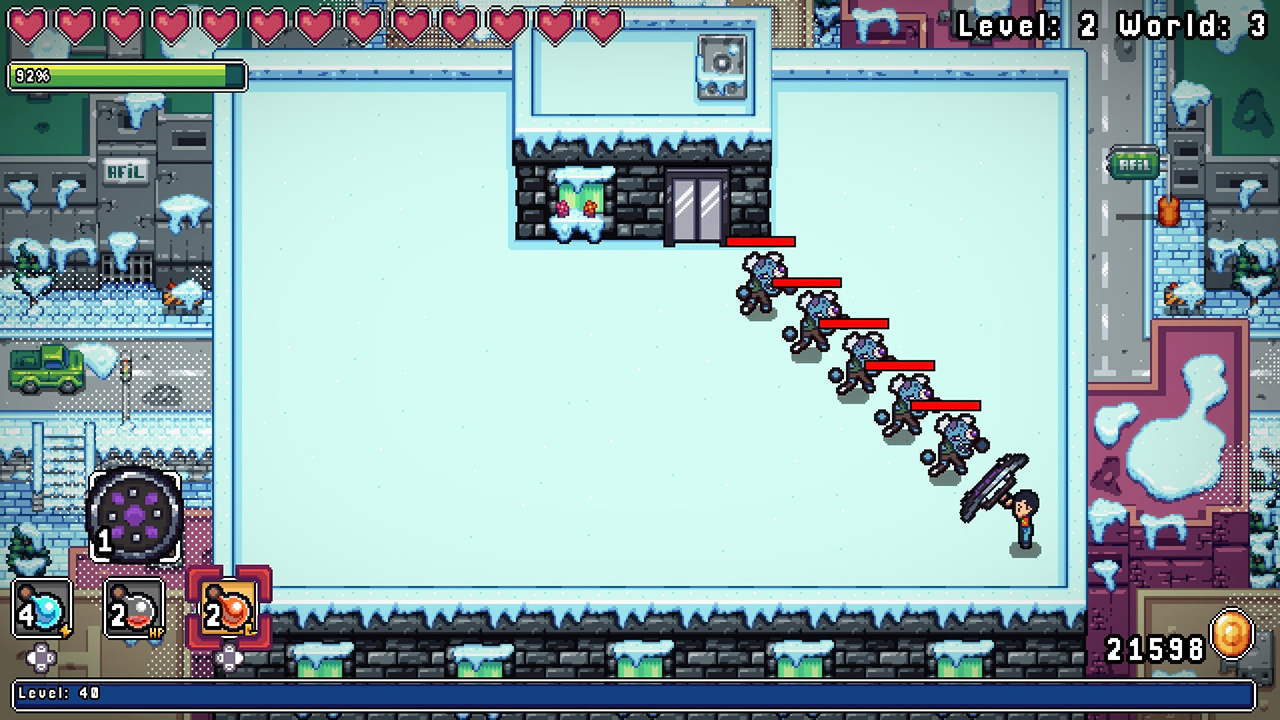The image size is (1280, 720).
Task: Click the RFiL sign on the left building
Action: pos(125,170)
